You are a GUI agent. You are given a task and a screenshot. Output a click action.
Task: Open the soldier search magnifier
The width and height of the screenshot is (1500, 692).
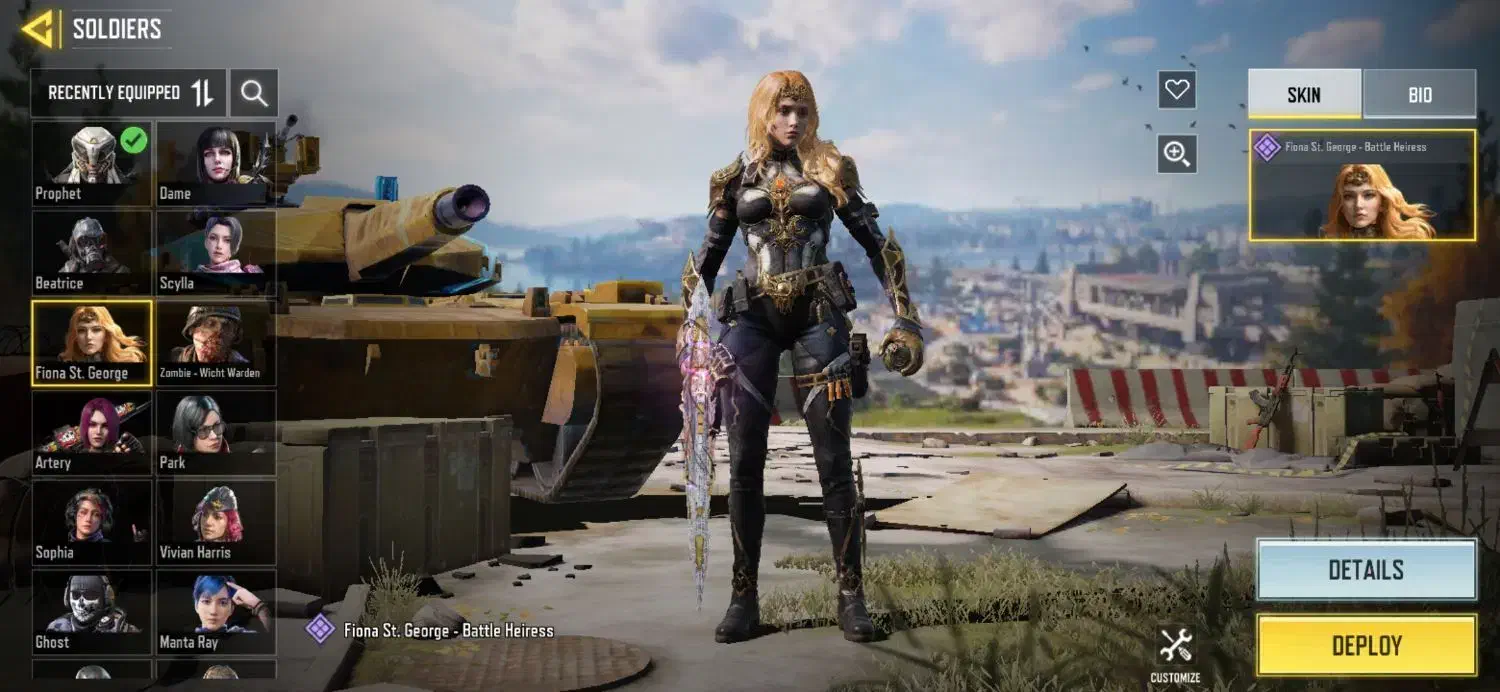coord(254,94)
